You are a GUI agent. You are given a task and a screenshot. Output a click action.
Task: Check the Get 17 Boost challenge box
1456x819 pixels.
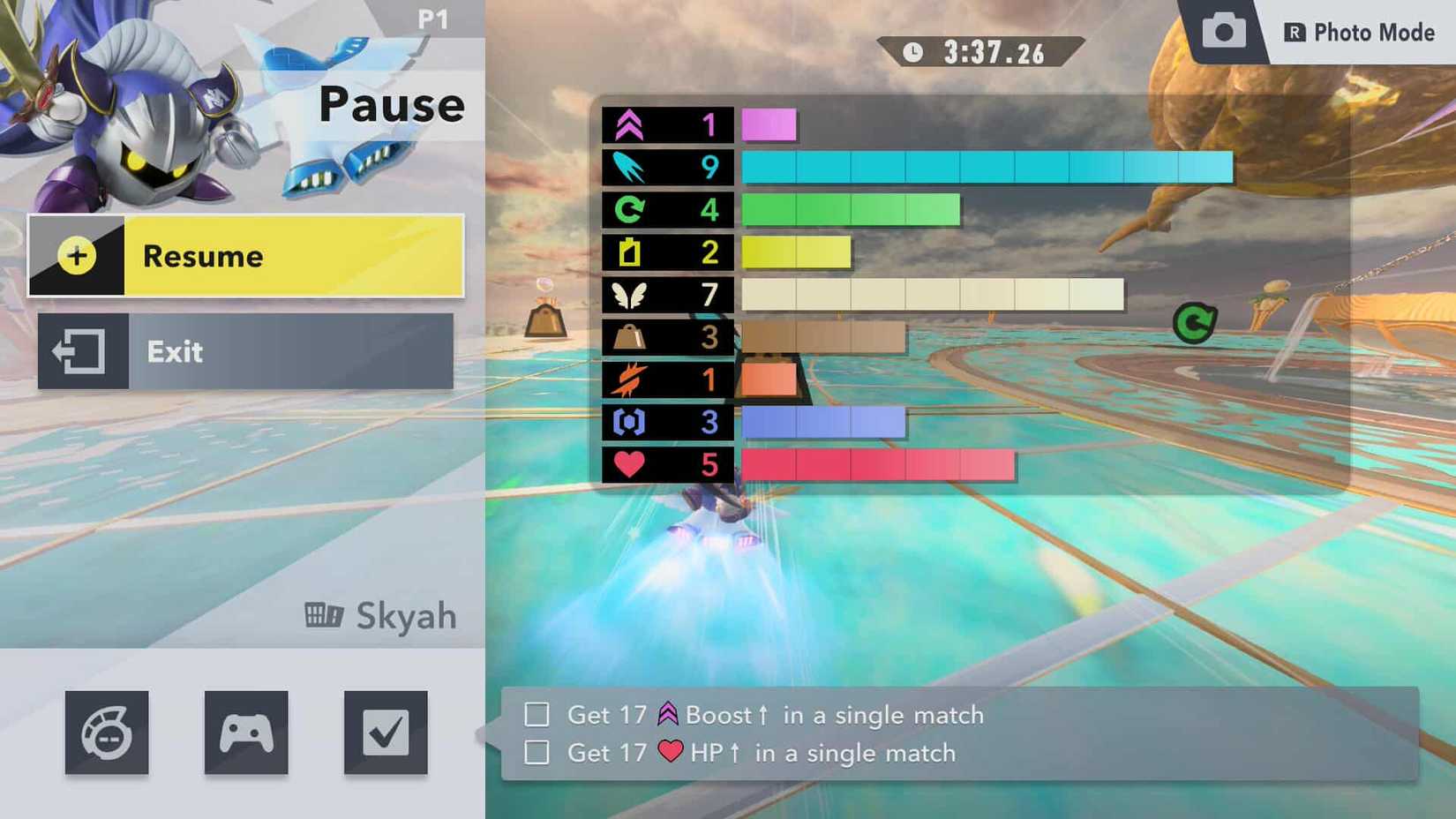tap(536, 715)
